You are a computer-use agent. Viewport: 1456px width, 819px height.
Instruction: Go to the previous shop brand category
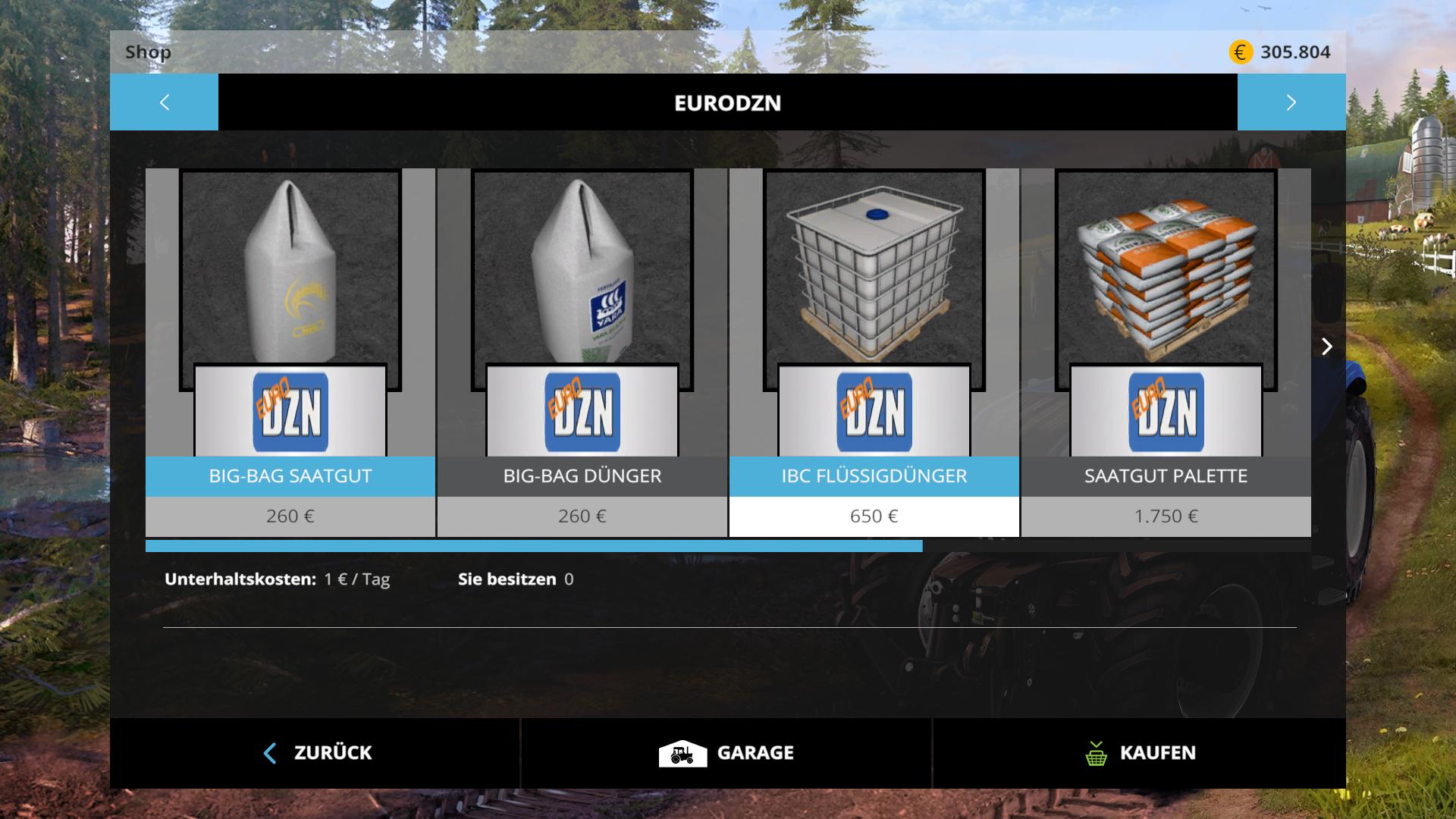[164, 102]
